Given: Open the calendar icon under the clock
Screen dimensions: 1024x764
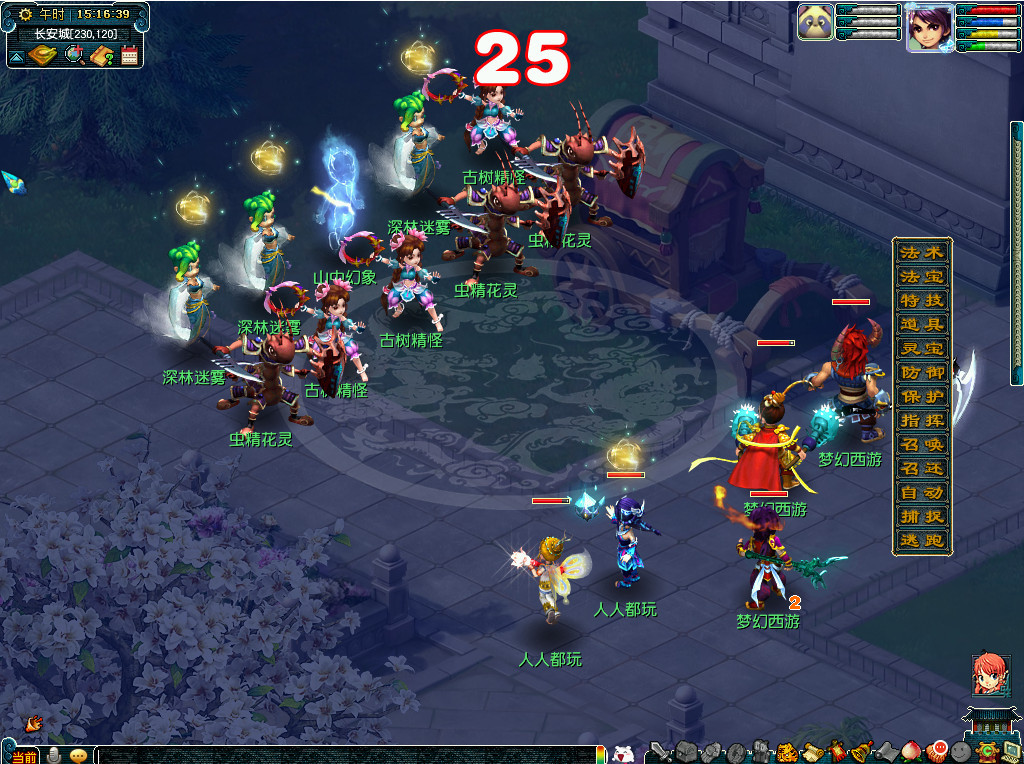Looking at the screenshot, I should (129, 56).
